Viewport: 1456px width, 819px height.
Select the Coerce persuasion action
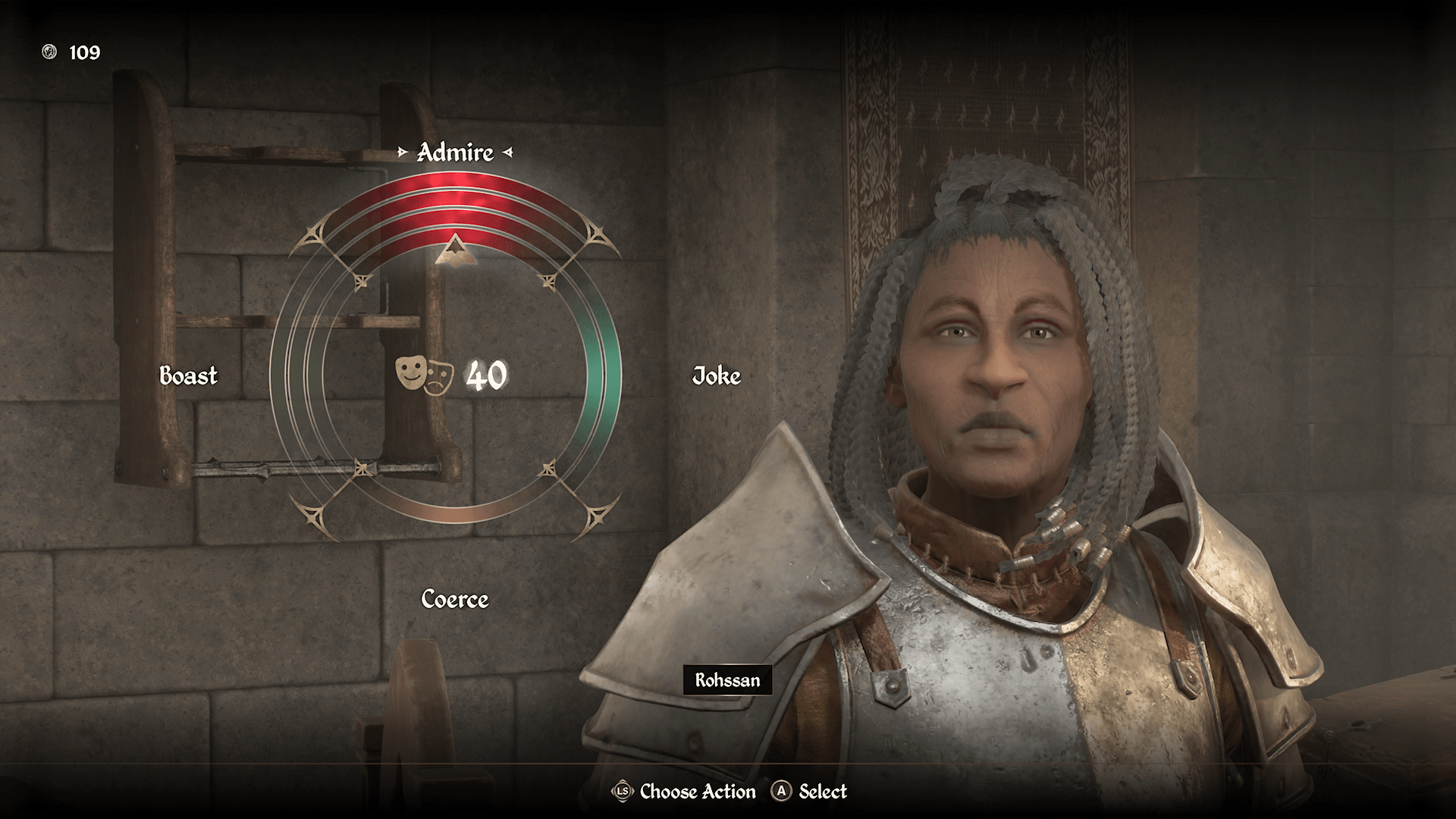coord(455,599)
